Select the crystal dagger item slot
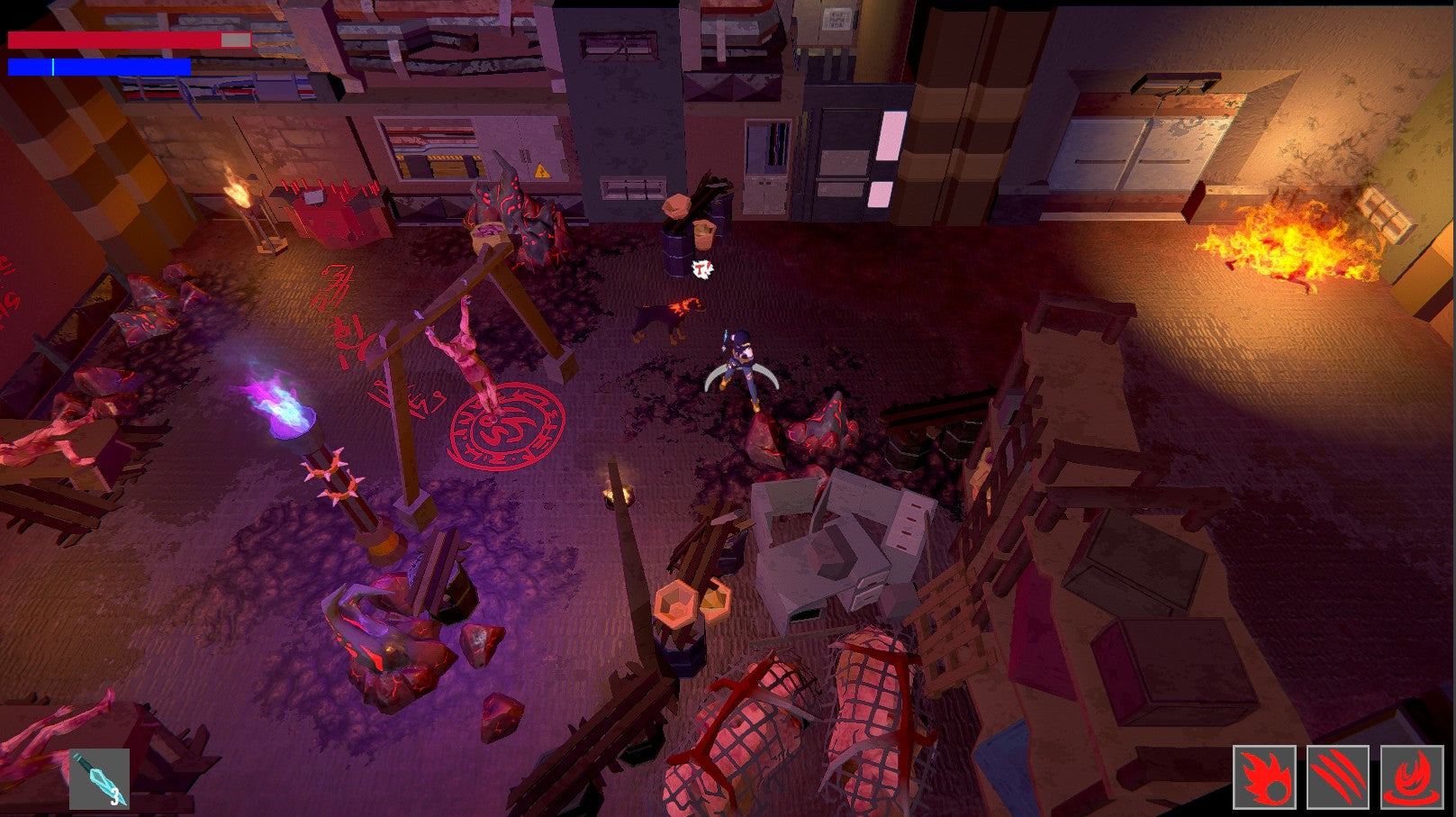1456x817 pixels. click(x=99, y=778)
